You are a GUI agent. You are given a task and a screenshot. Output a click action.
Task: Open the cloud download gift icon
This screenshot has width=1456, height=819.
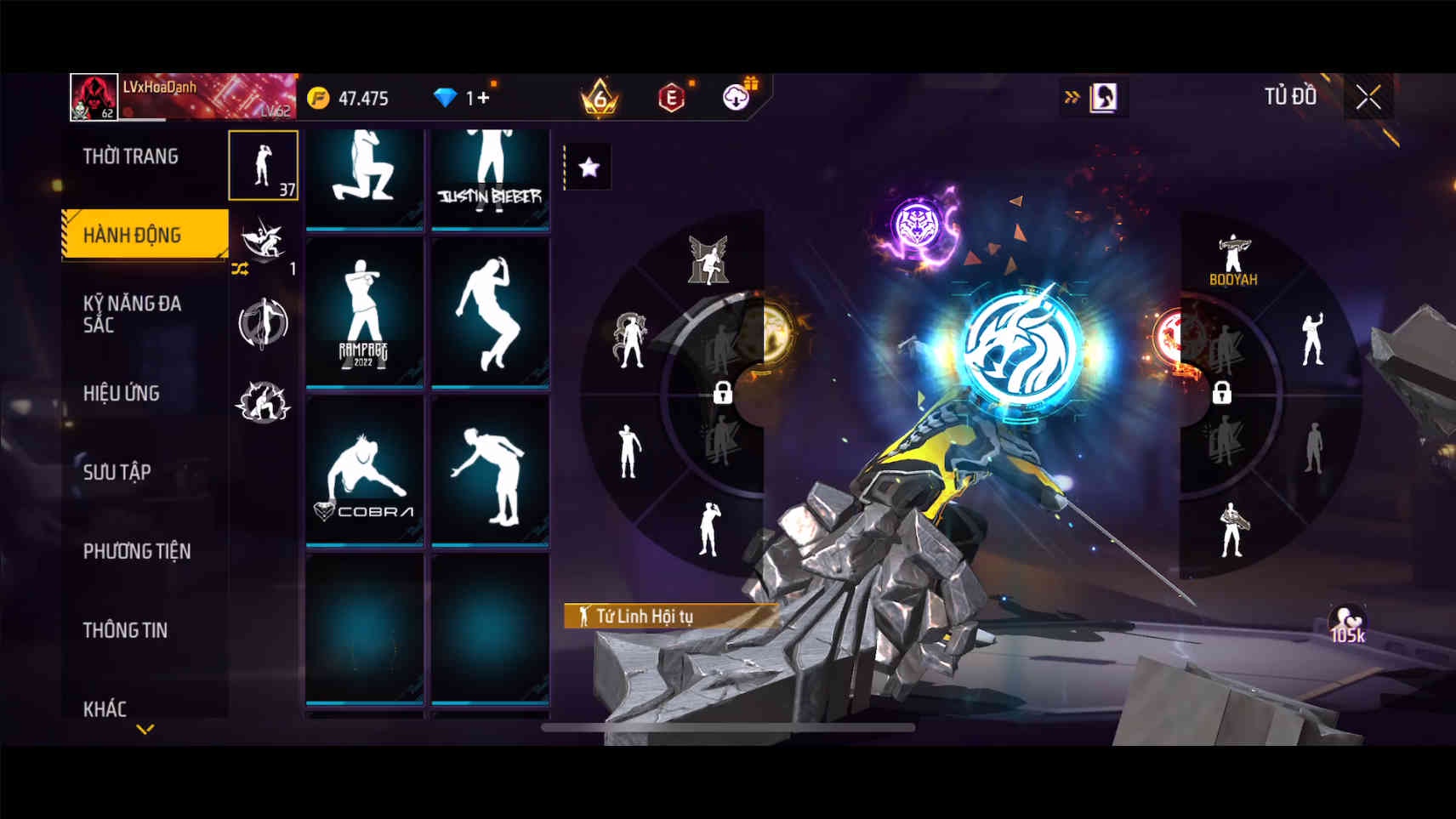(x=737, y=97)
